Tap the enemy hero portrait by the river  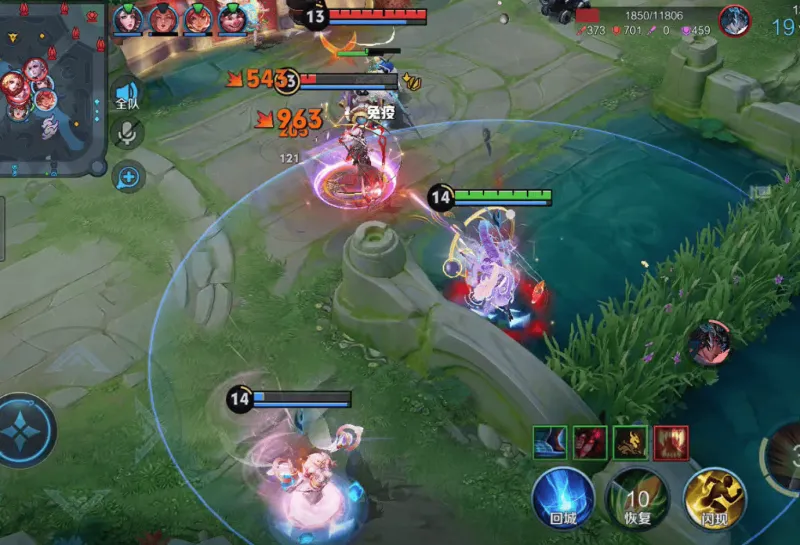click(x=709, y=343)
